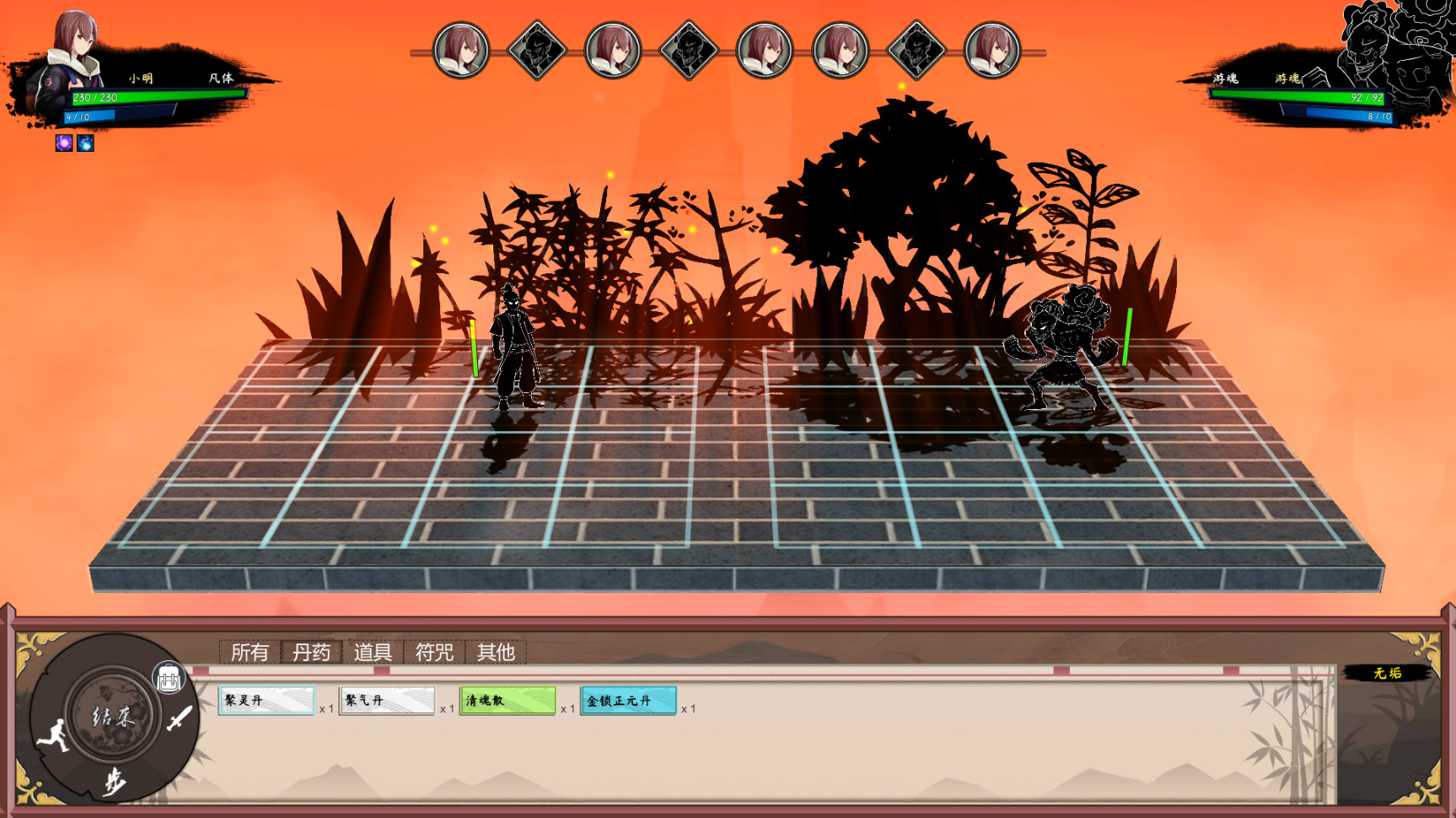The width and height of the screenshot is (1456, 818).
Task: Activate the 步 move action
Action: (114, 783)
